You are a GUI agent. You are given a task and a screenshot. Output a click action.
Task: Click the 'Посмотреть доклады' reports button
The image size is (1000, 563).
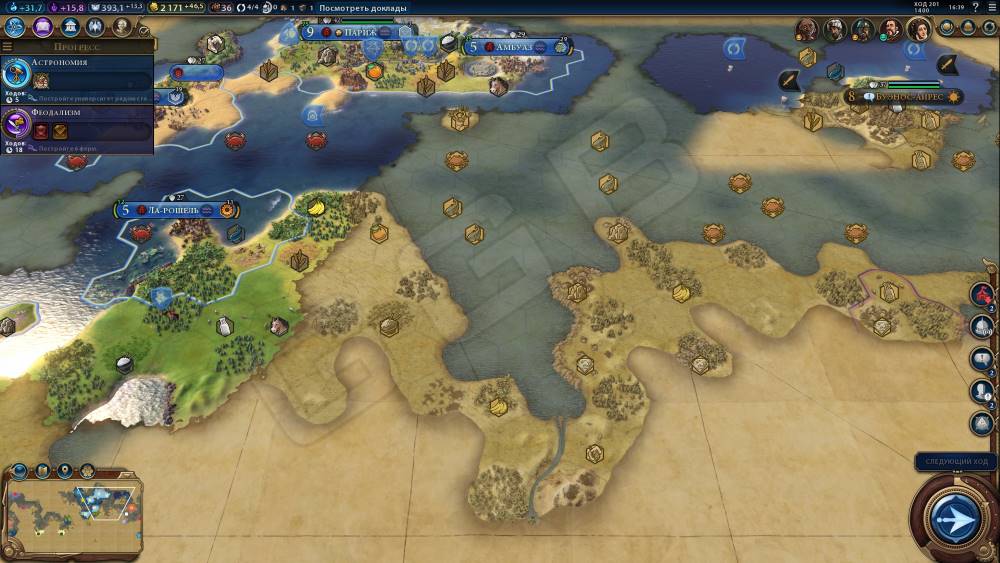362,8
